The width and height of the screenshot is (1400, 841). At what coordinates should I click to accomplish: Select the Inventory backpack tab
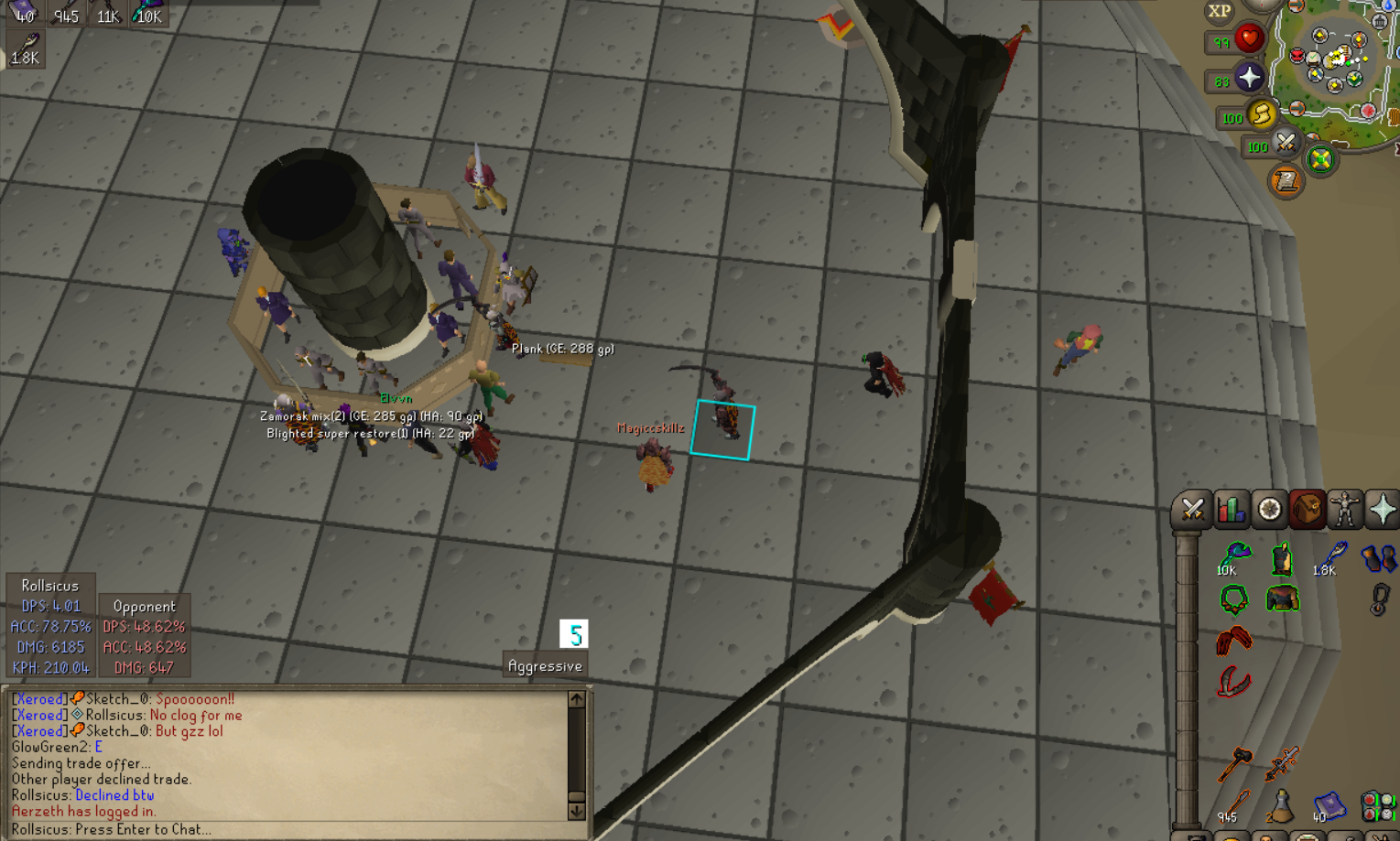[1307, 510]
